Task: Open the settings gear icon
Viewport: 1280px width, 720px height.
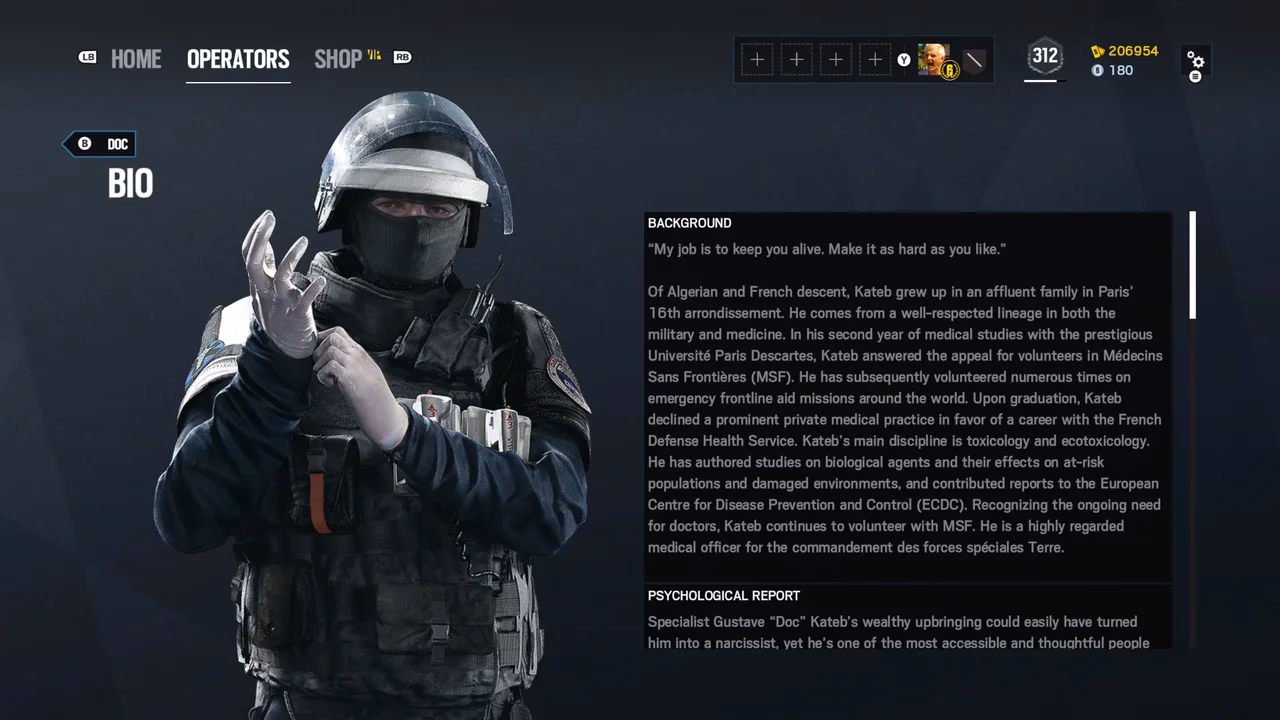Action: point(1196,61)
